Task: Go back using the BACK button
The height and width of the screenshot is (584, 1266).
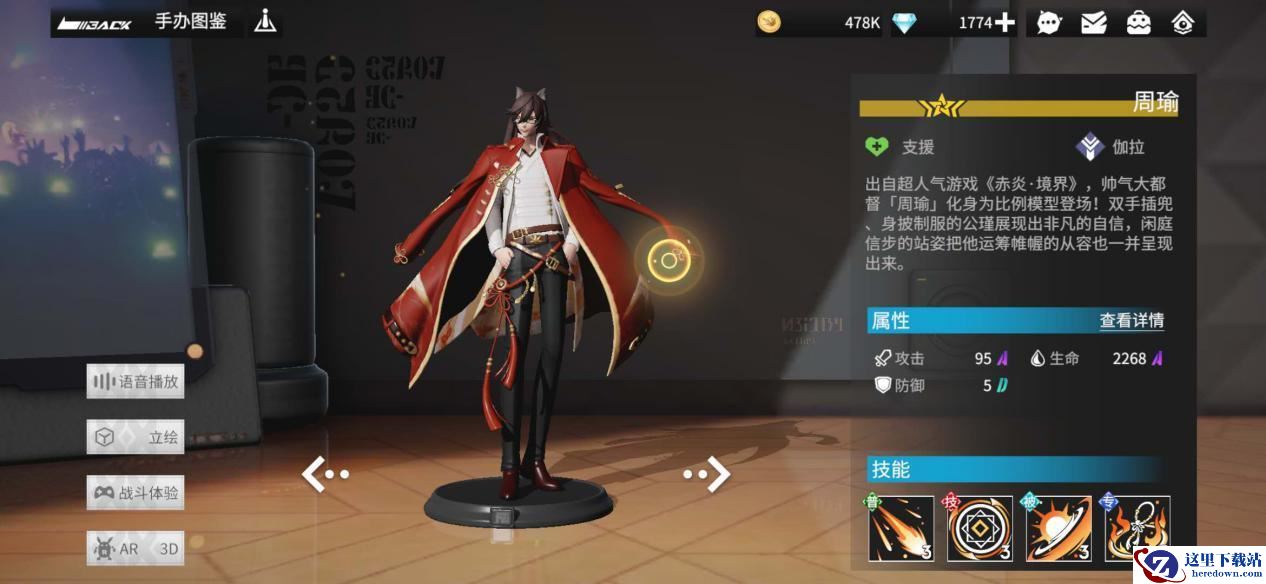Action: (x=95, y=23)
